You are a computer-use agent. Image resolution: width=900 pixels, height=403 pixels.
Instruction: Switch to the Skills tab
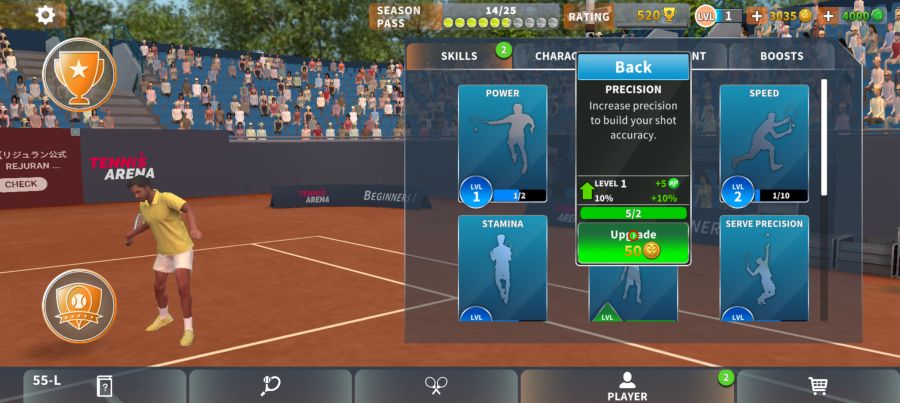(x=459, y=56)
